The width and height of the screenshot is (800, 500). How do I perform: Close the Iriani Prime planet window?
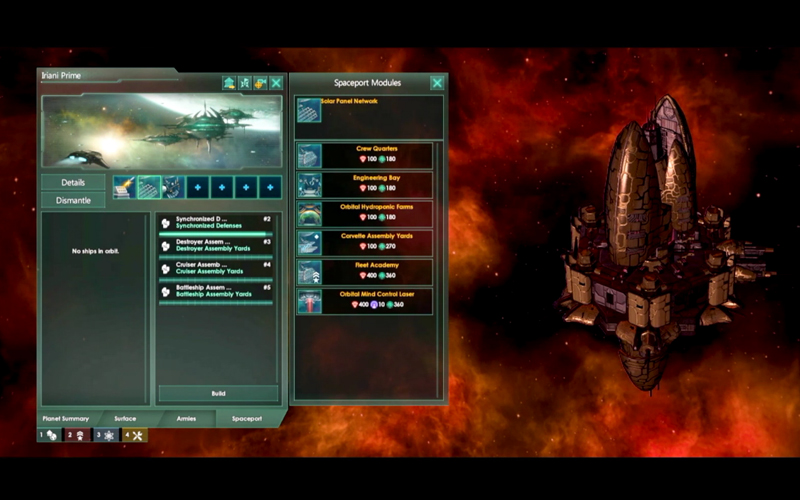click(276, 83)
